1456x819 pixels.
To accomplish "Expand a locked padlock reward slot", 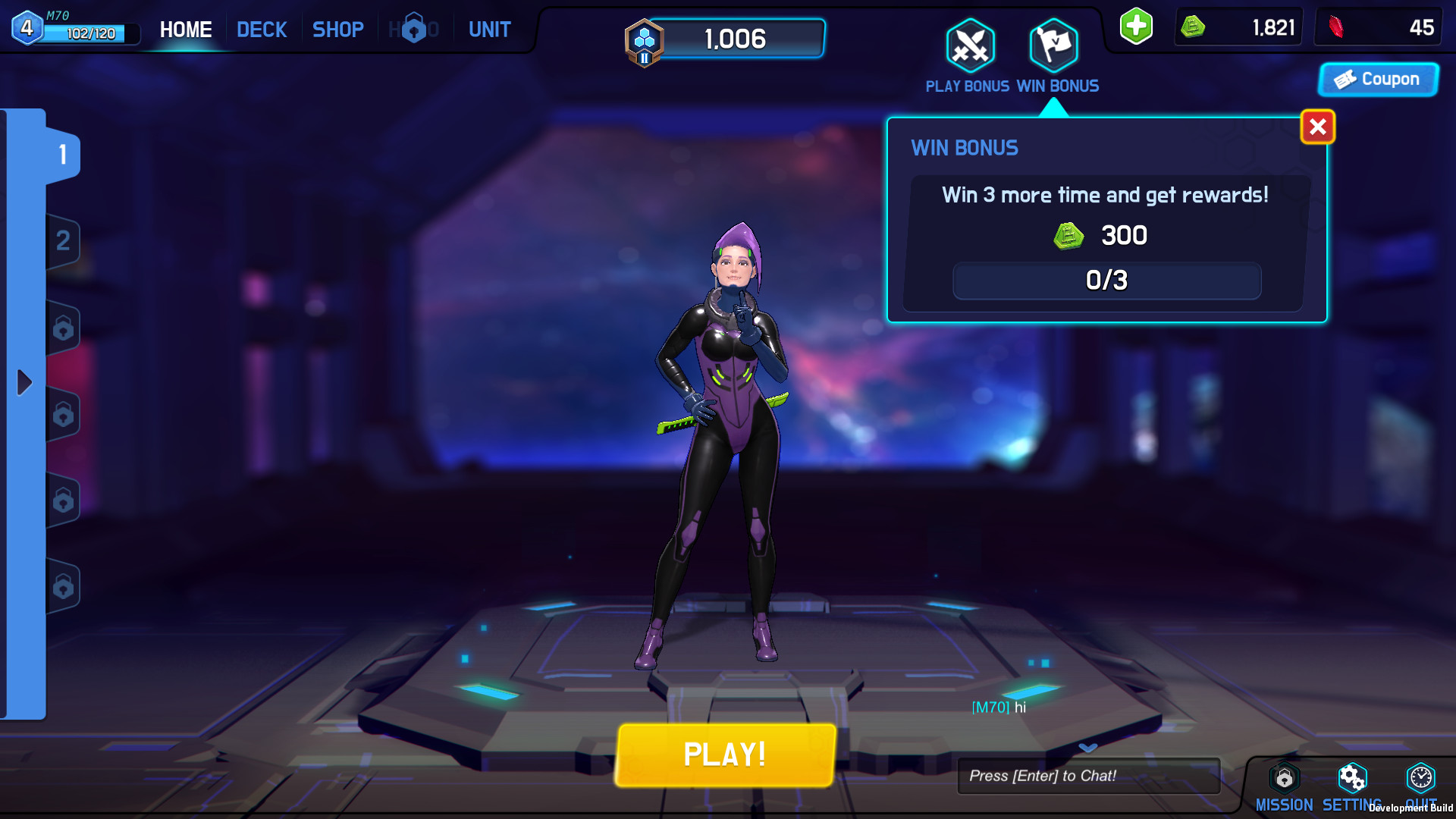I will (64, 328).
